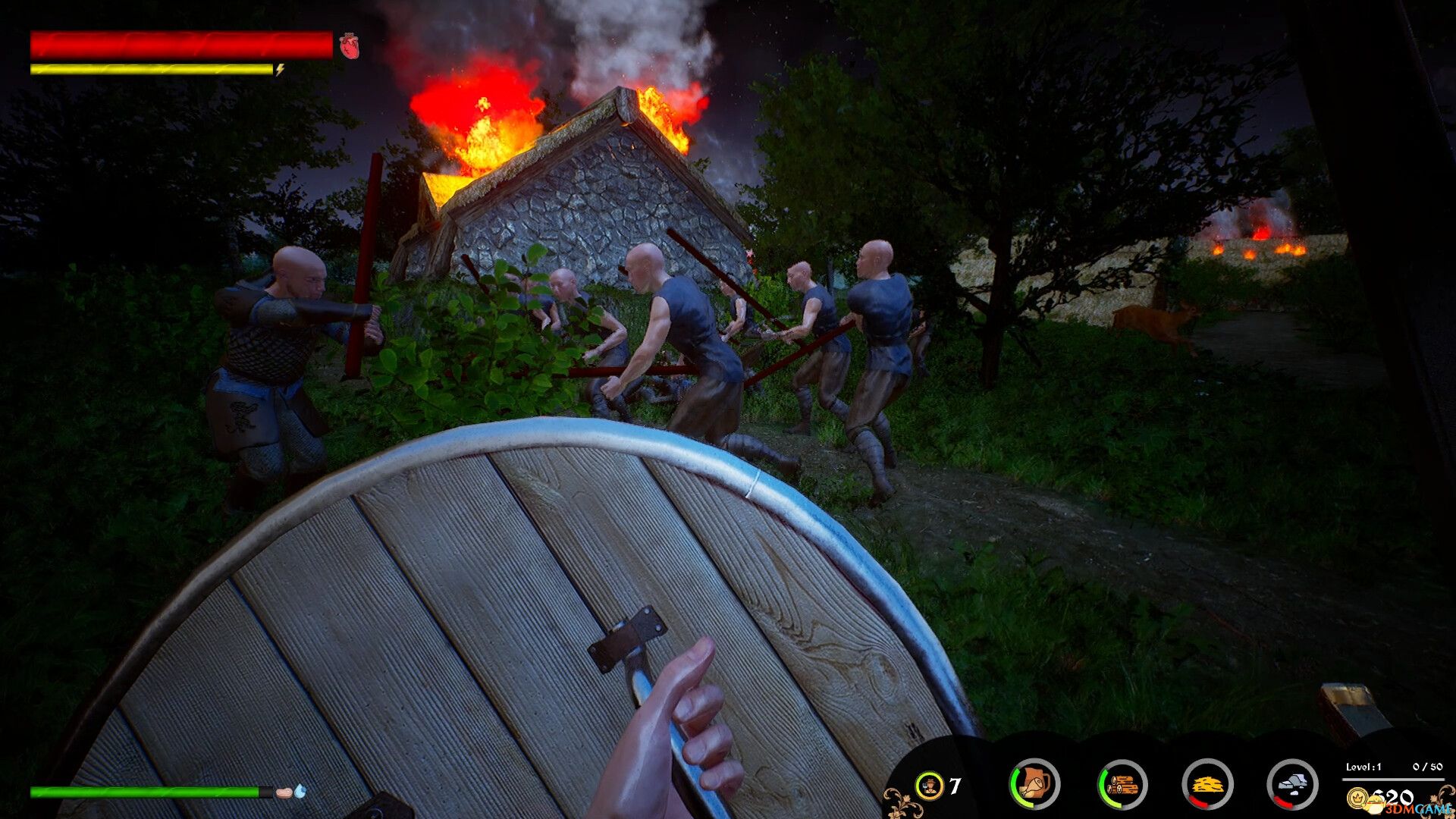Open the wood logs resource icon
This screenshot has height=819, width=1456.
1122,784
